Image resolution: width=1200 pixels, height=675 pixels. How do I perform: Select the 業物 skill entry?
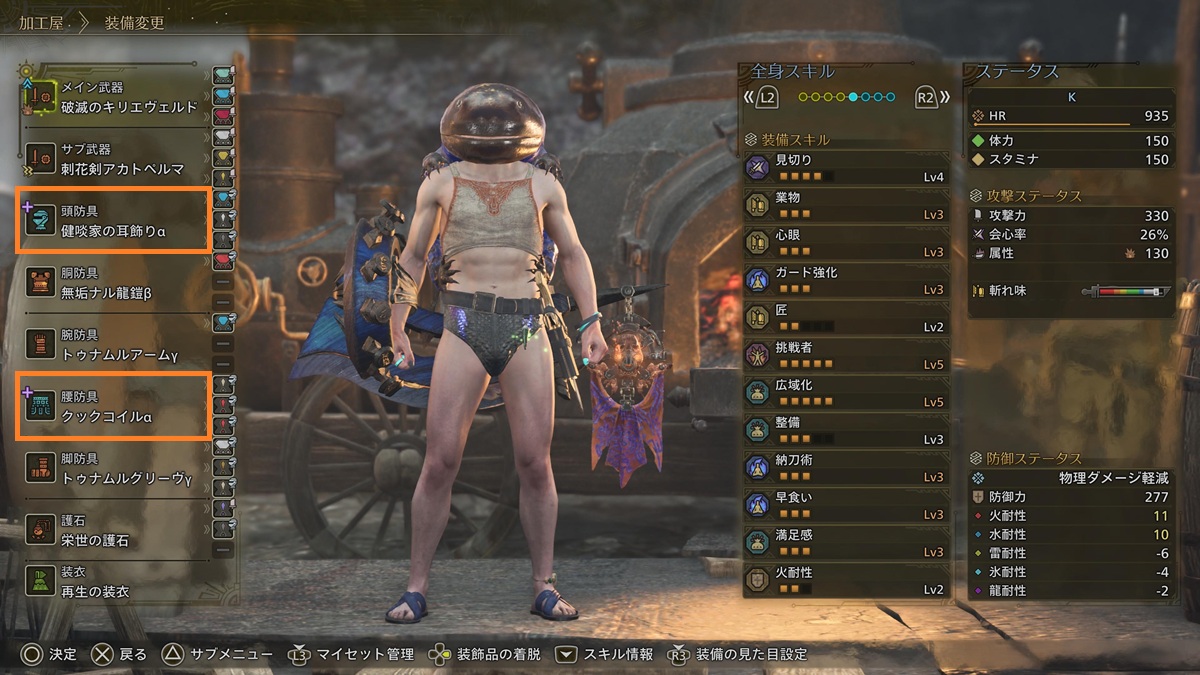point(845,206)
